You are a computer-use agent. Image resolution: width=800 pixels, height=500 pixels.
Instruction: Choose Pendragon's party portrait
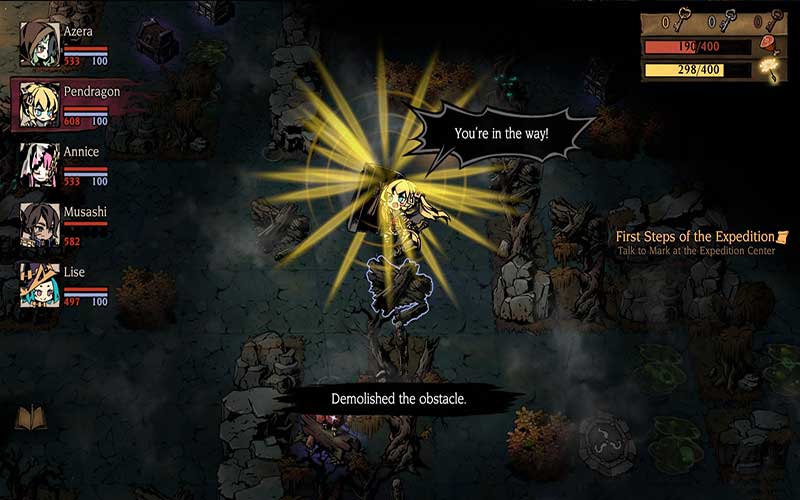[x=39, y=104]
